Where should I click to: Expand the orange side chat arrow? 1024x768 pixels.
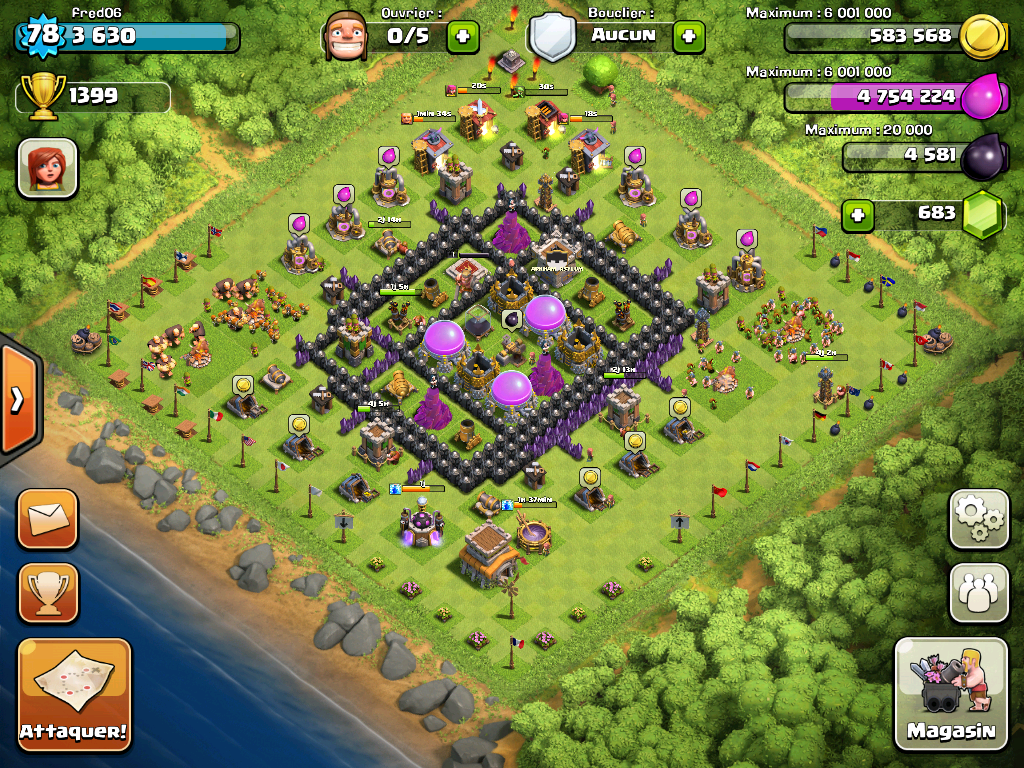tap(17, 400)
